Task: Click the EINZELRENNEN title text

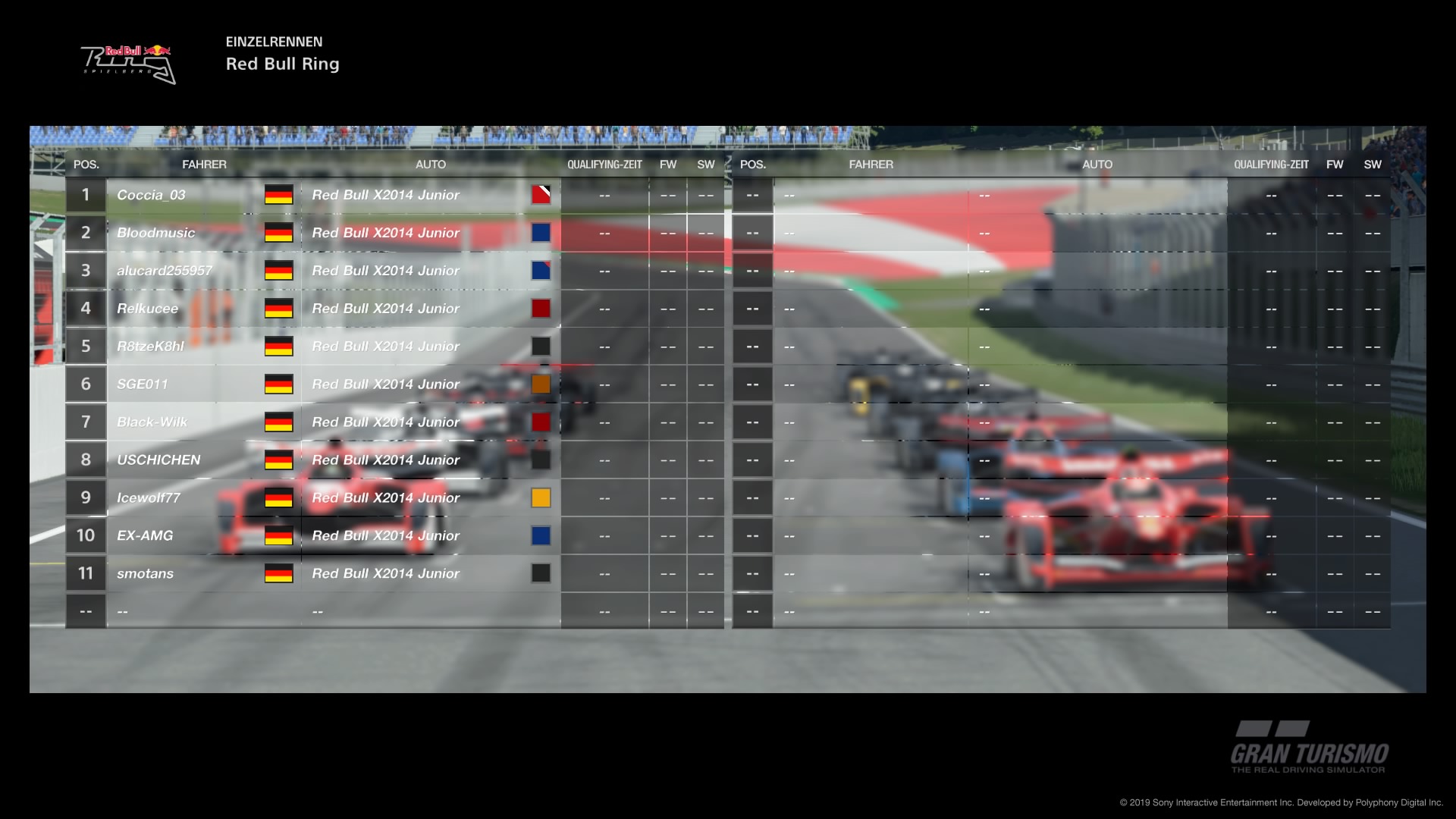Action: (274, 42)
